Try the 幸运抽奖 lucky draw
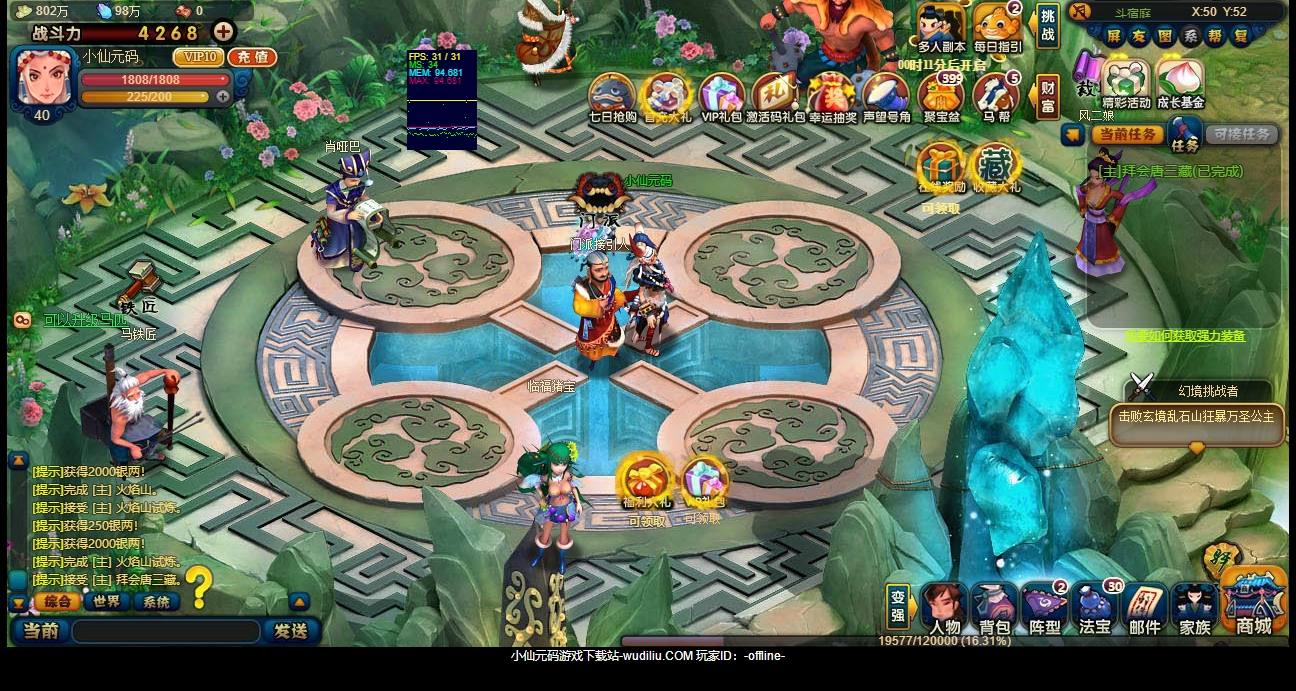Image resolution: width=1296 pixels, height=691 pixels. [x=832, y=96]
